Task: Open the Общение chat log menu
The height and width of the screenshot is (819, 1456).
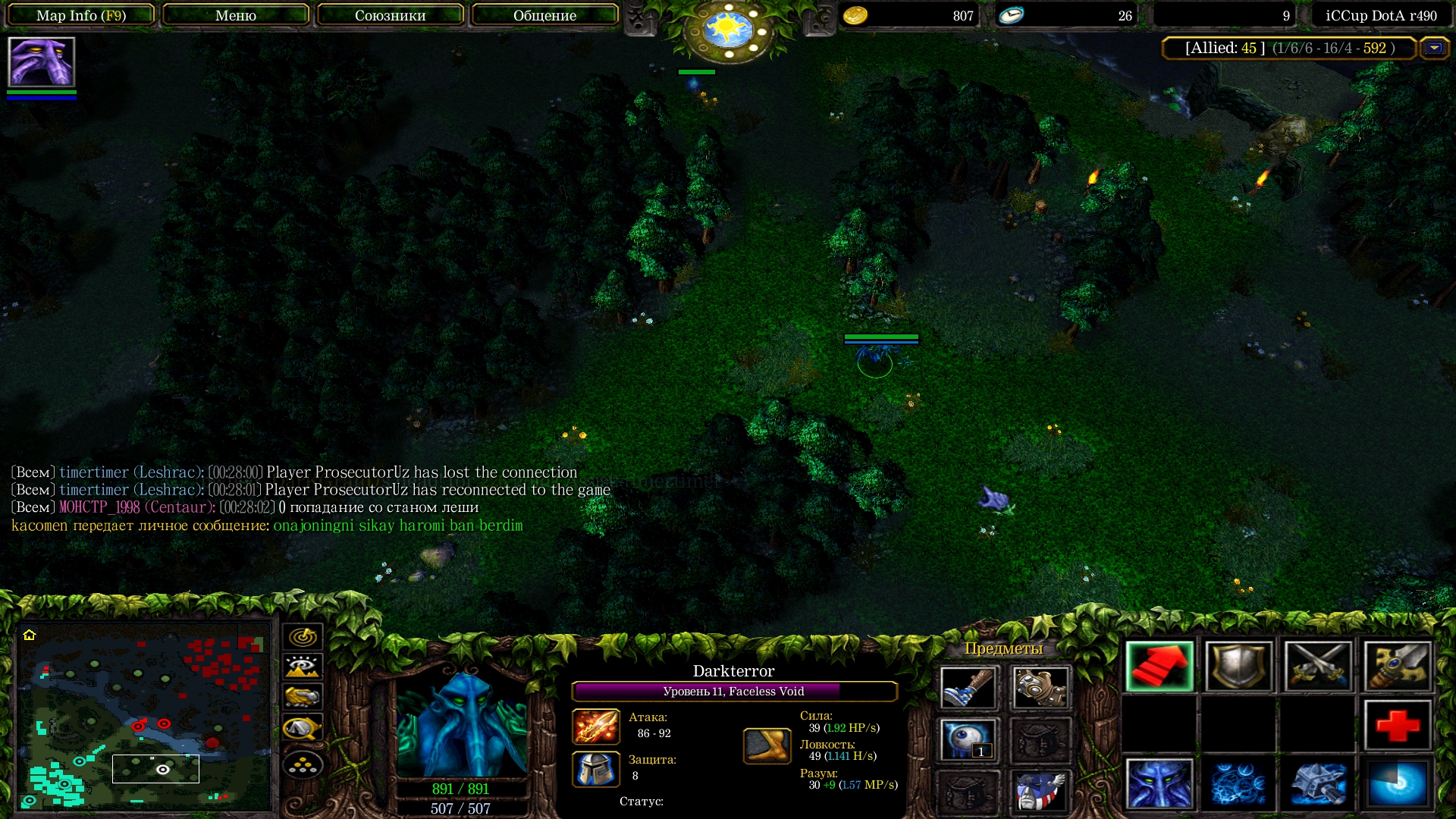Action: (544, 15)
